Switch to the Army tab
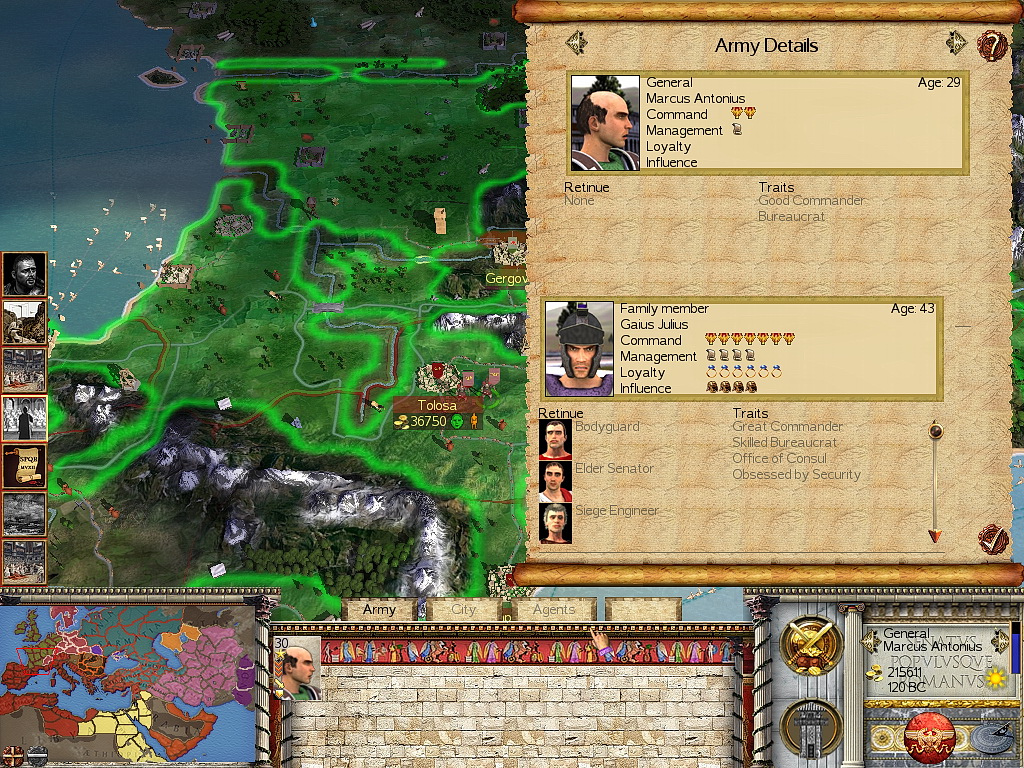The width and height of the screenshot is (1024, 768). pyautogui.click(x=379, y=610)
